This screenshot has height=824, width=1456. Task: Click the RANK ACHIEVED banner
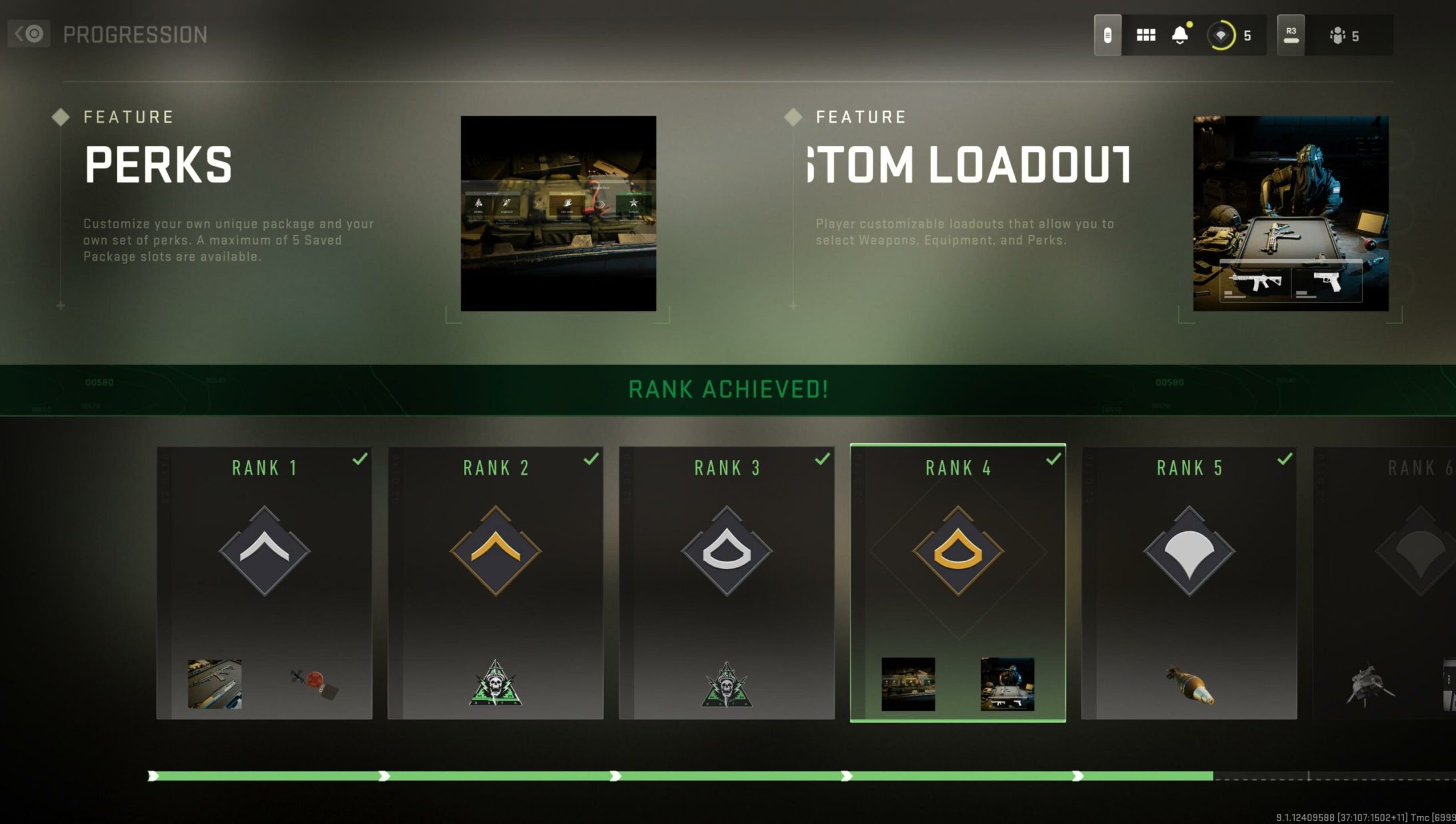click(728, 389)
